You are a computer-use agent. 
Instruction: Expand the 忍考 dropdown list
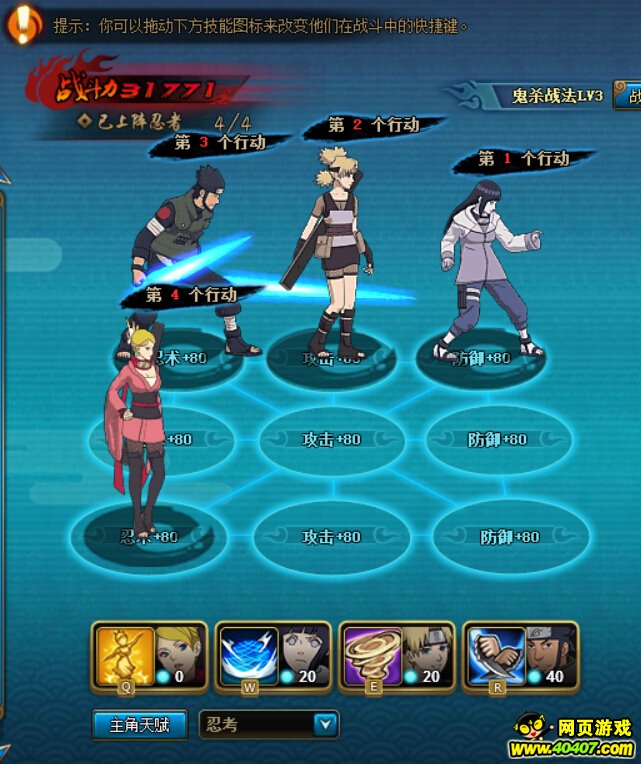325,725
